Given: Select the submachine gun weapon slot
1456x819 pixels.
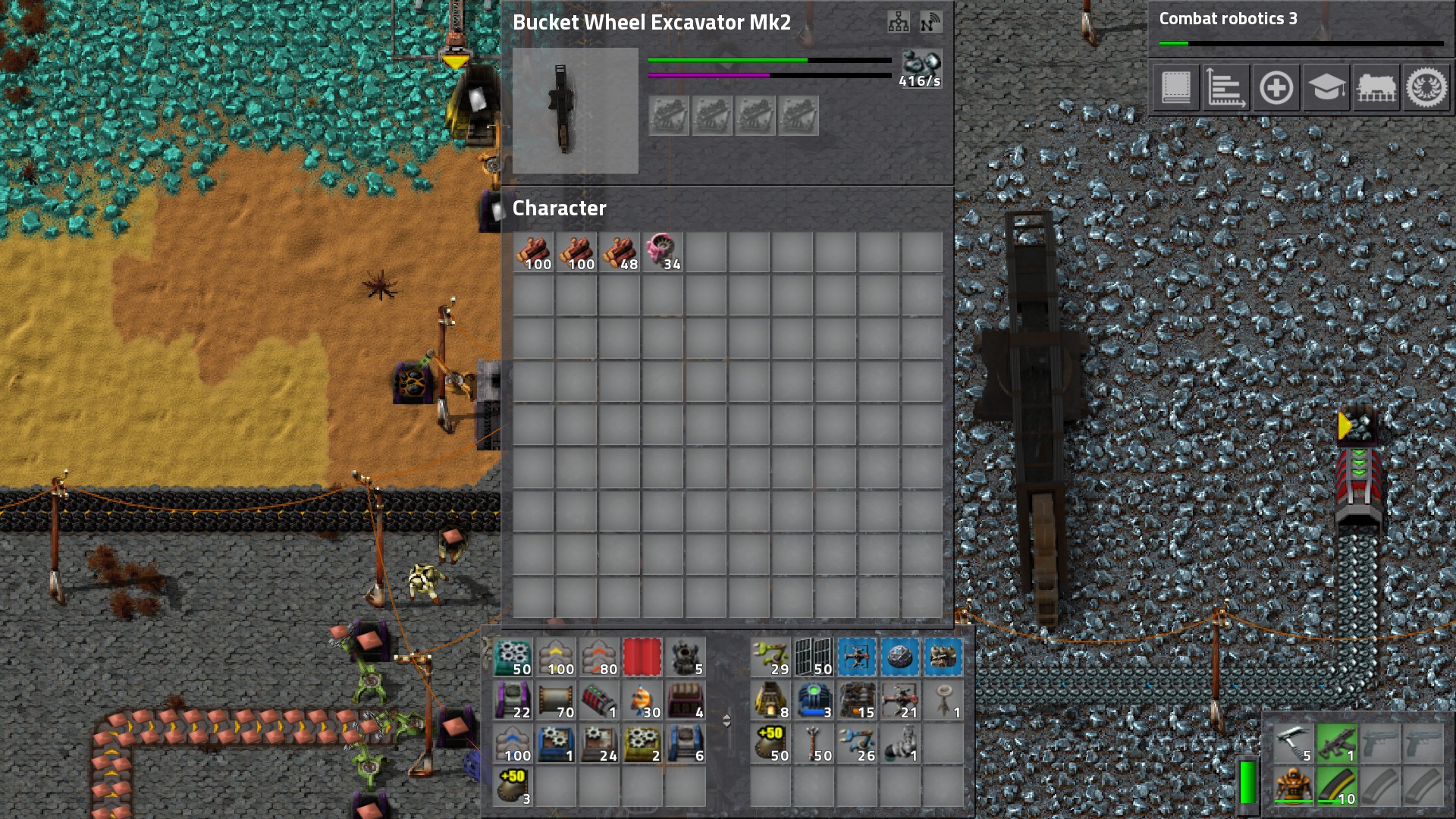Looking at the screenshot, I should pos(1337,743).
